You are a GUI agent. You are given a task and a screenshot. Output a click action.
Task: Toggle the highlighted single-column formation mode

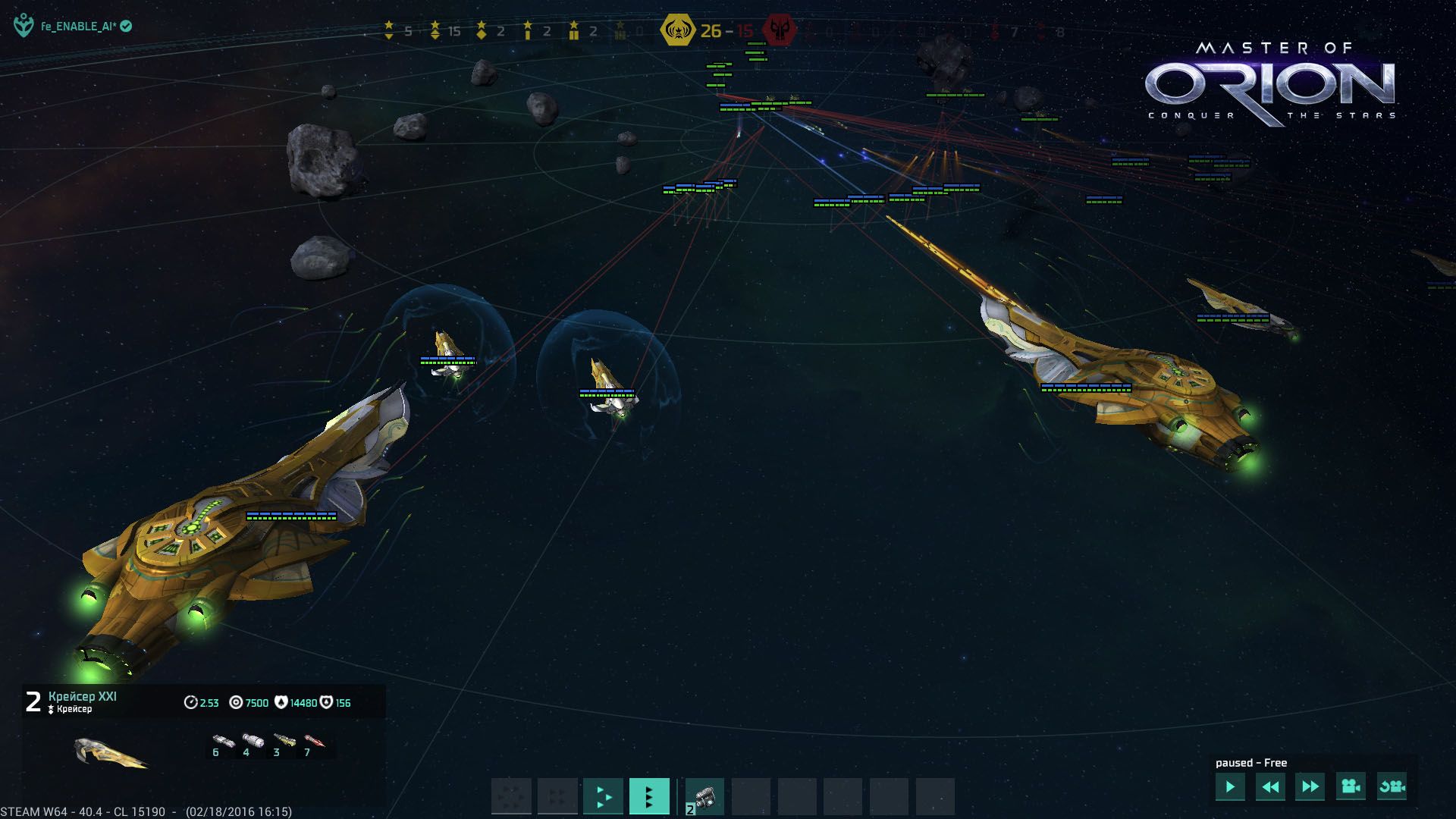click(x=649, y=796)
